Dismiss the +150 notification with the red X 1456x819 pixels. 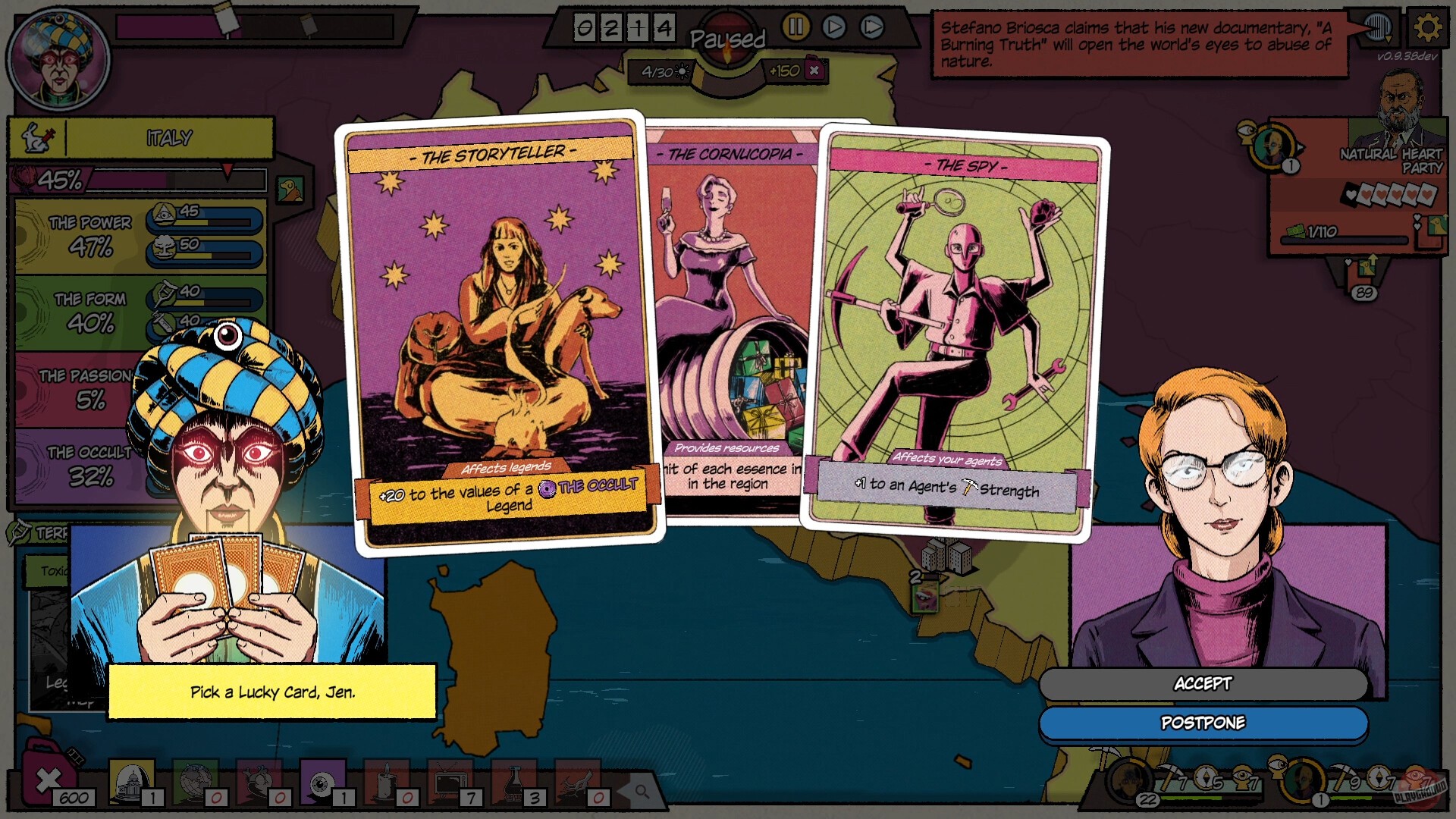click(814, 71)
